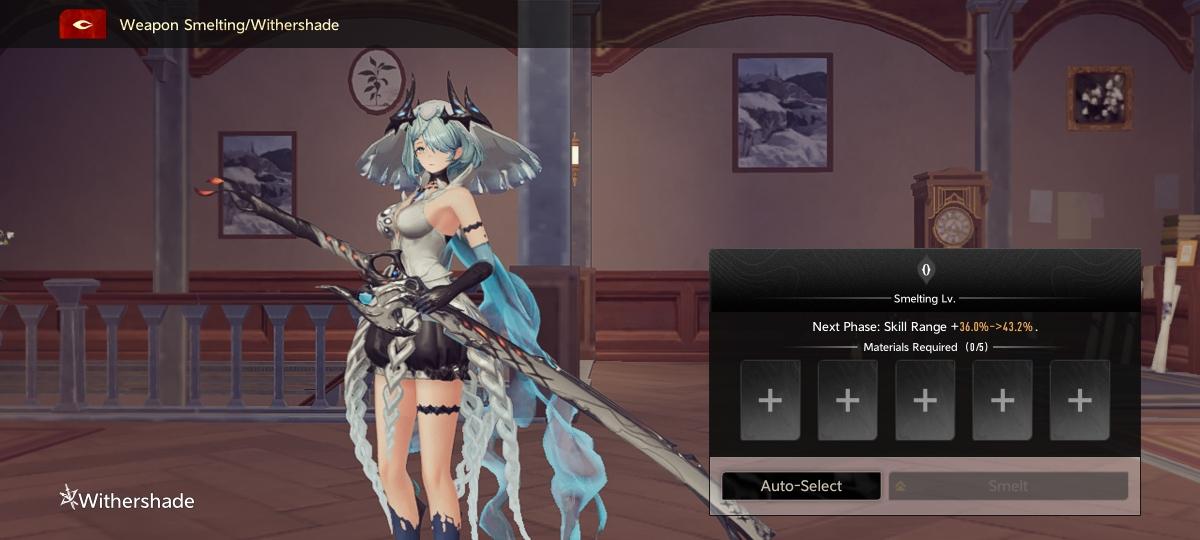Click the Auto-Select materials button
Image resolution: width=1200 pixels, height=540 pixels.
pos(801,486)
